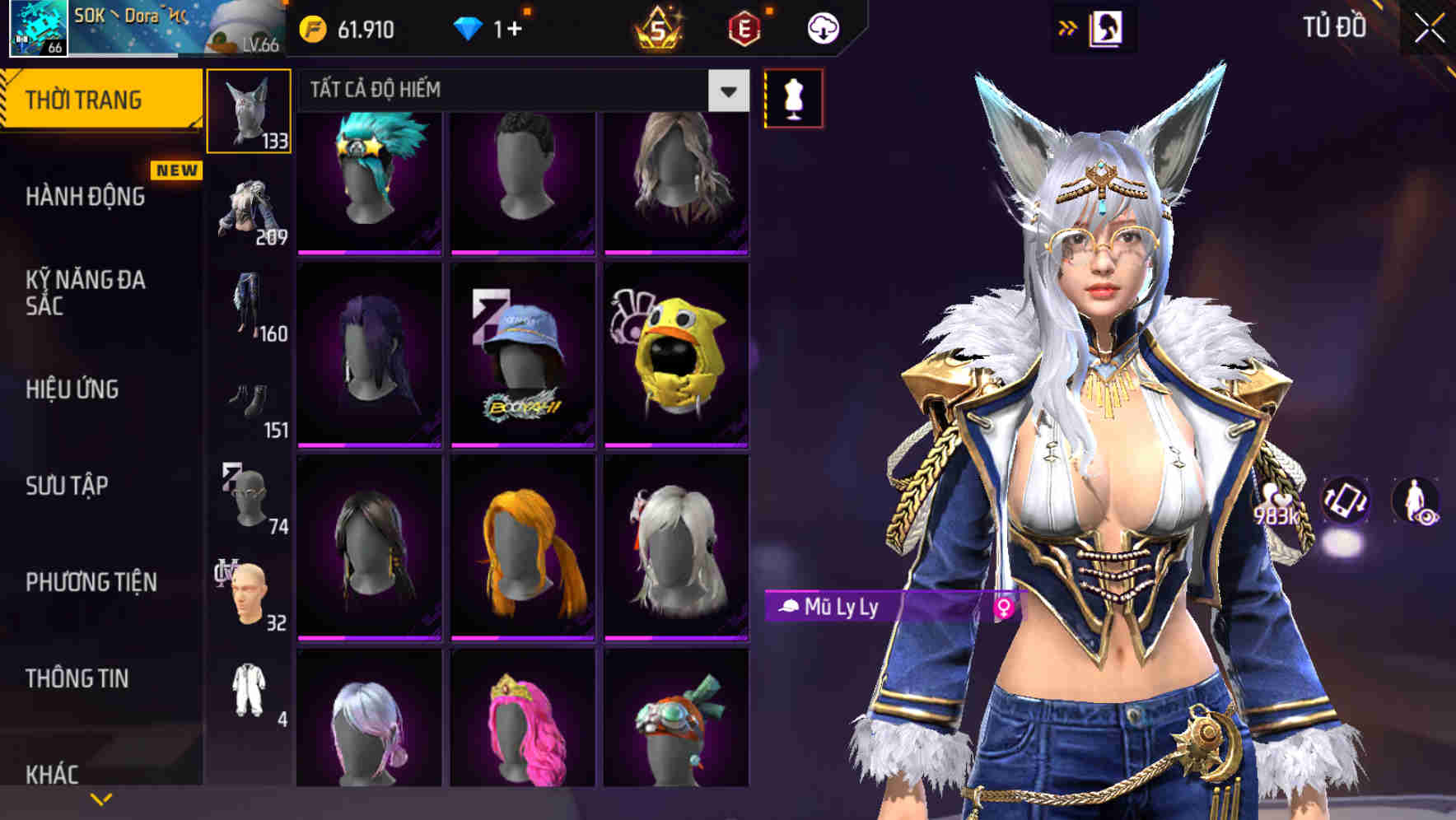
Task: Select the pants category icon showing 160
Action: (x=248, y=309)
